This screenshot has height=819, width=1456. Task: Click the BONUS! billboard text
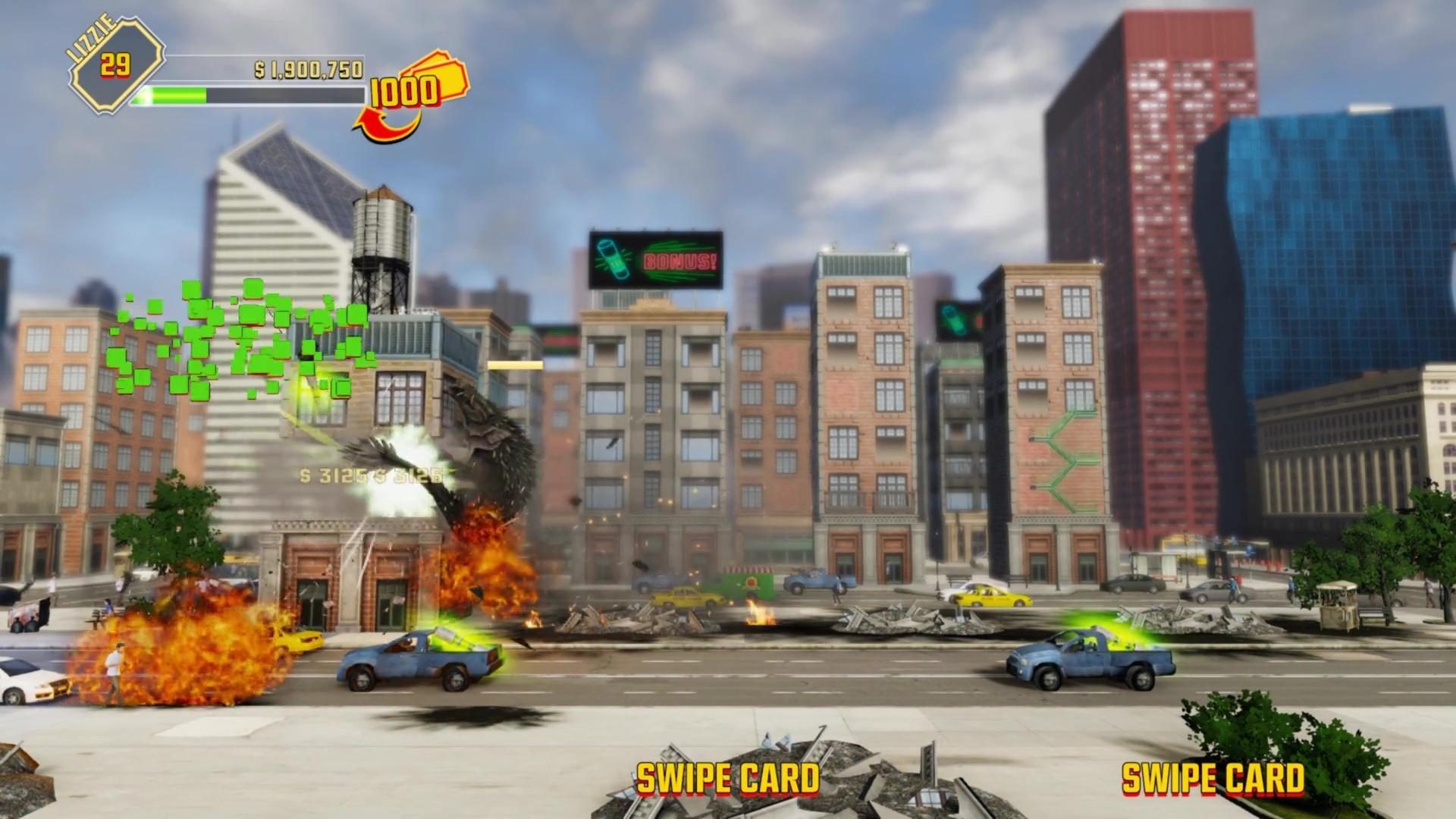[679, 262]
